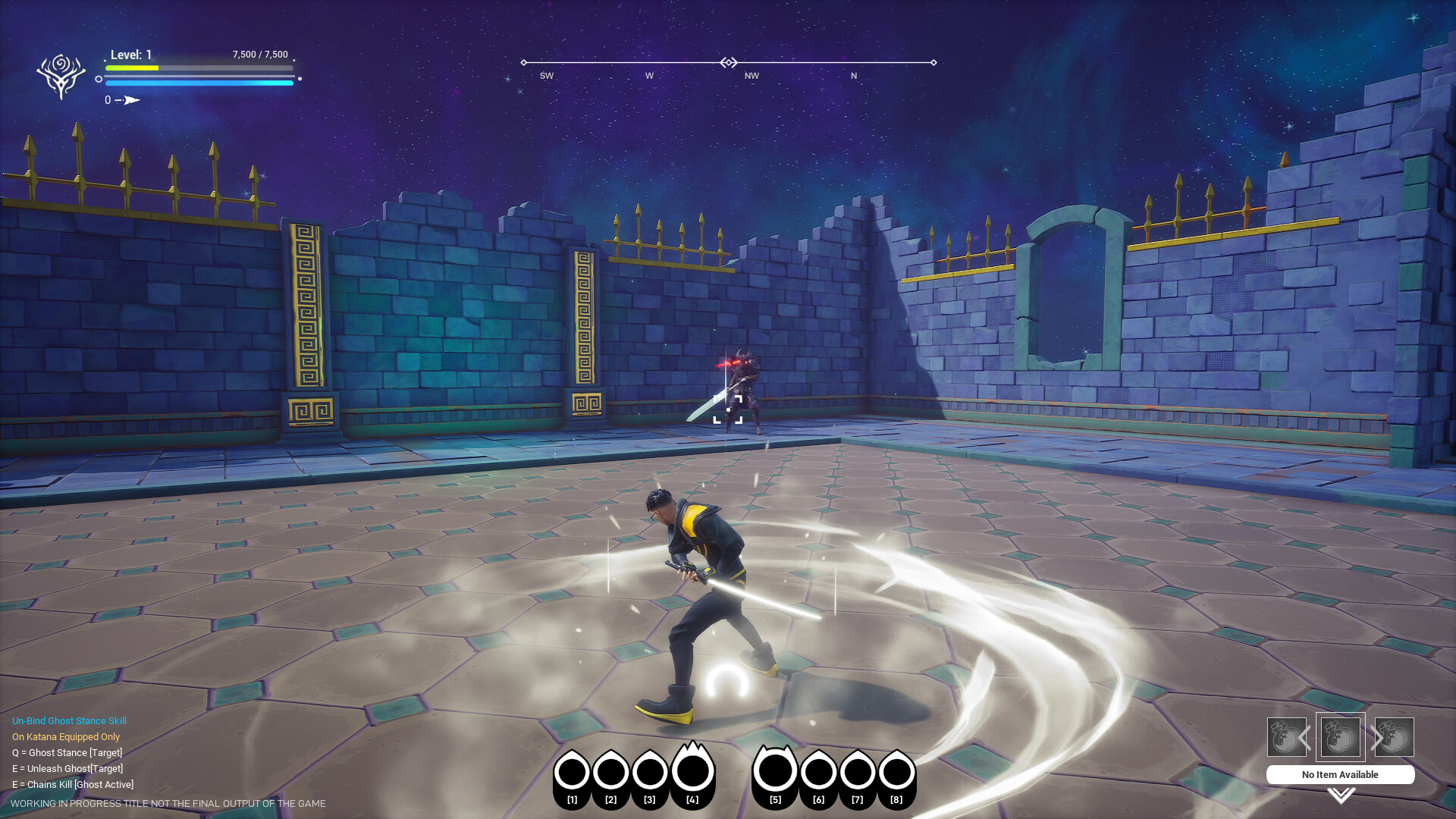Viewport: 1456px width, 819px height.
Task: Activate the flame-crowned ability in slot [4]
Action: pyautogui.click(x=692, y=770)
